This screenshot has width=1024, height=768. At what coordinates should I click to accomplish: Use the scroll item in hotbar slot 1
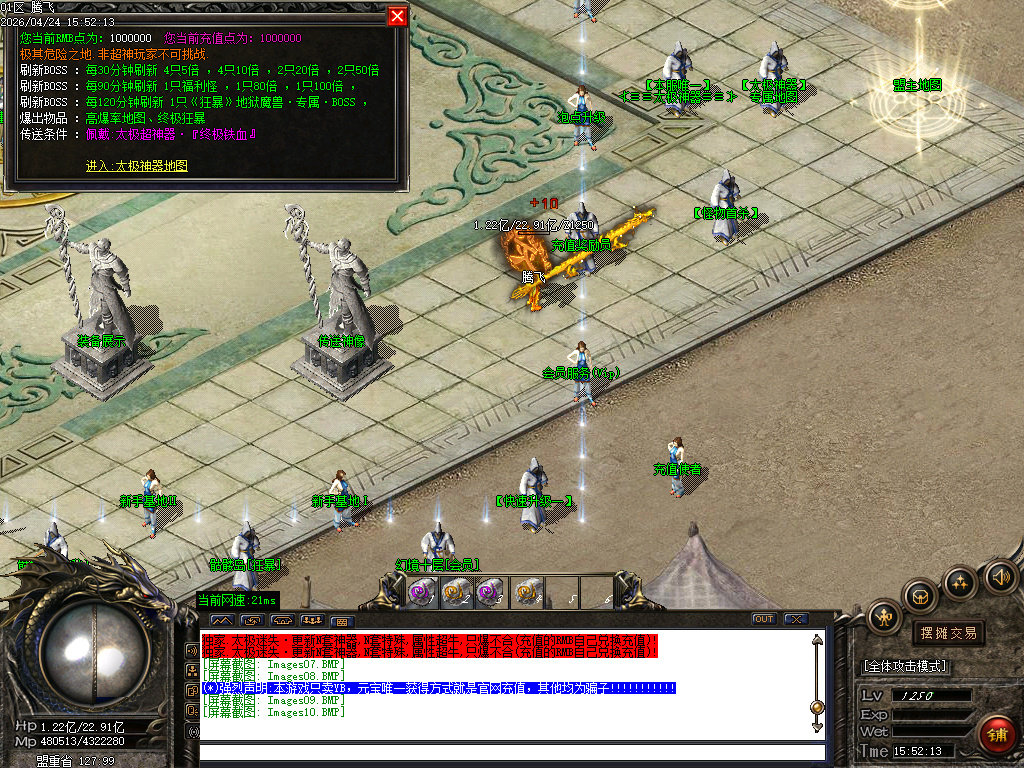pos(419,593)
